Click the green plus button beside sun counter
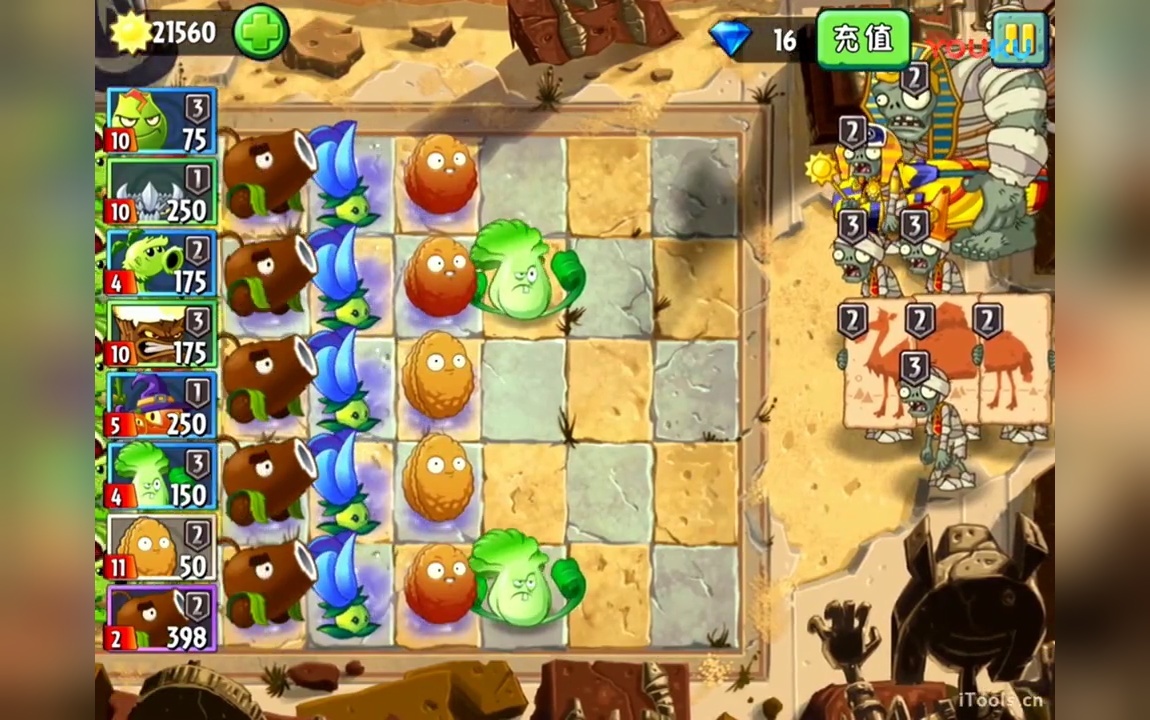This screenshot has width=1150, height=720. [261, 32]
